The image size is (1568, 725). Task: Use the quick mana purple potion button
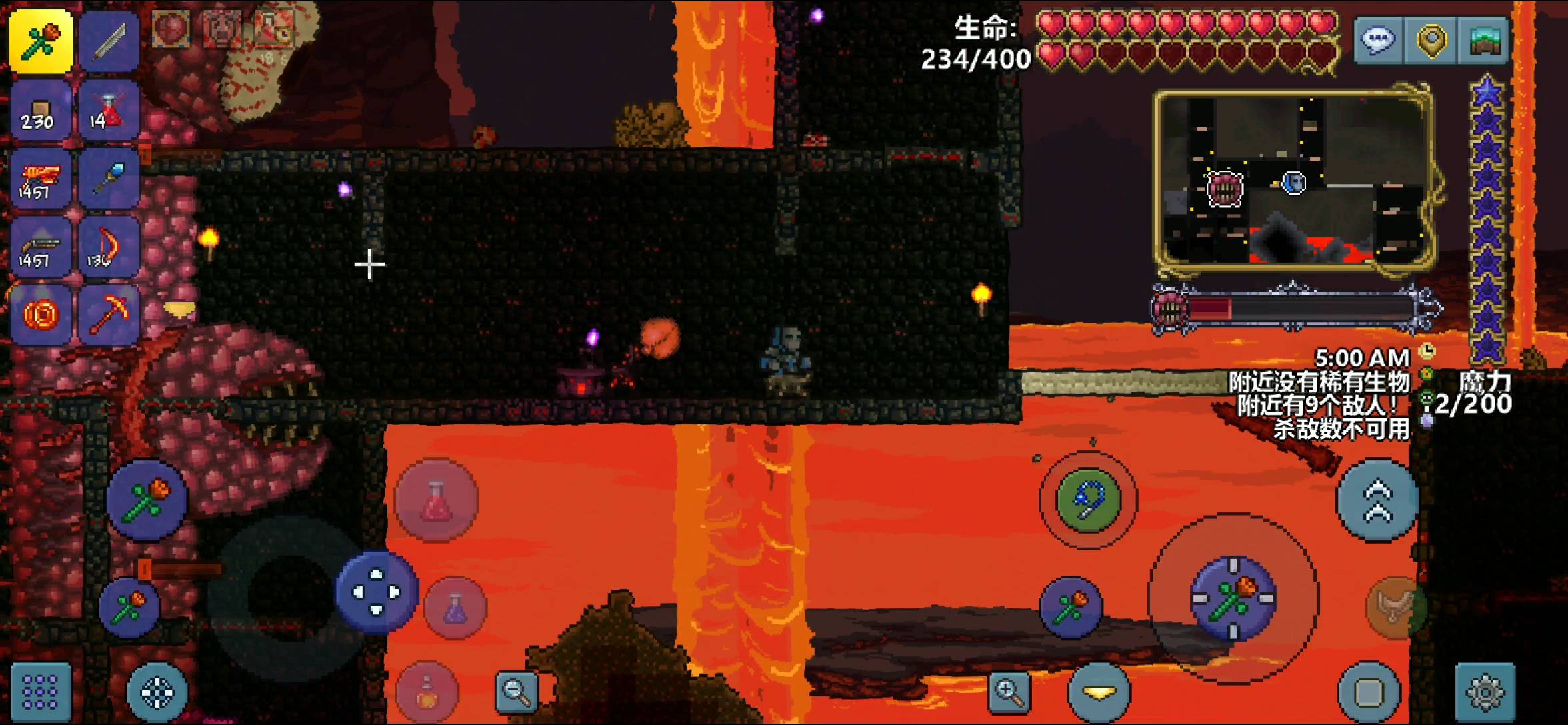click(x=456, y=608)
